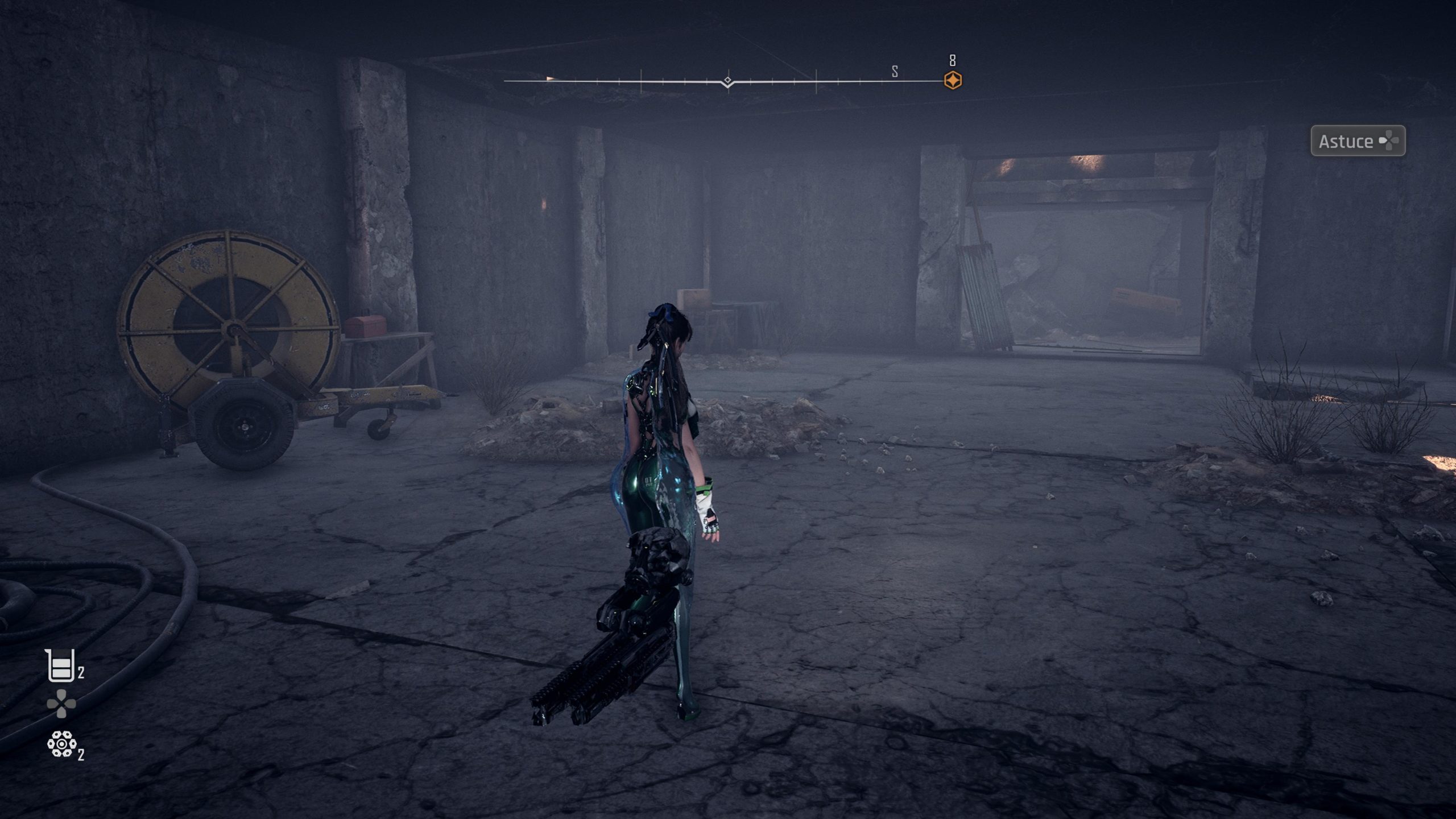
Task: Click the compass bar at the top
Action: tap(728, 82)
